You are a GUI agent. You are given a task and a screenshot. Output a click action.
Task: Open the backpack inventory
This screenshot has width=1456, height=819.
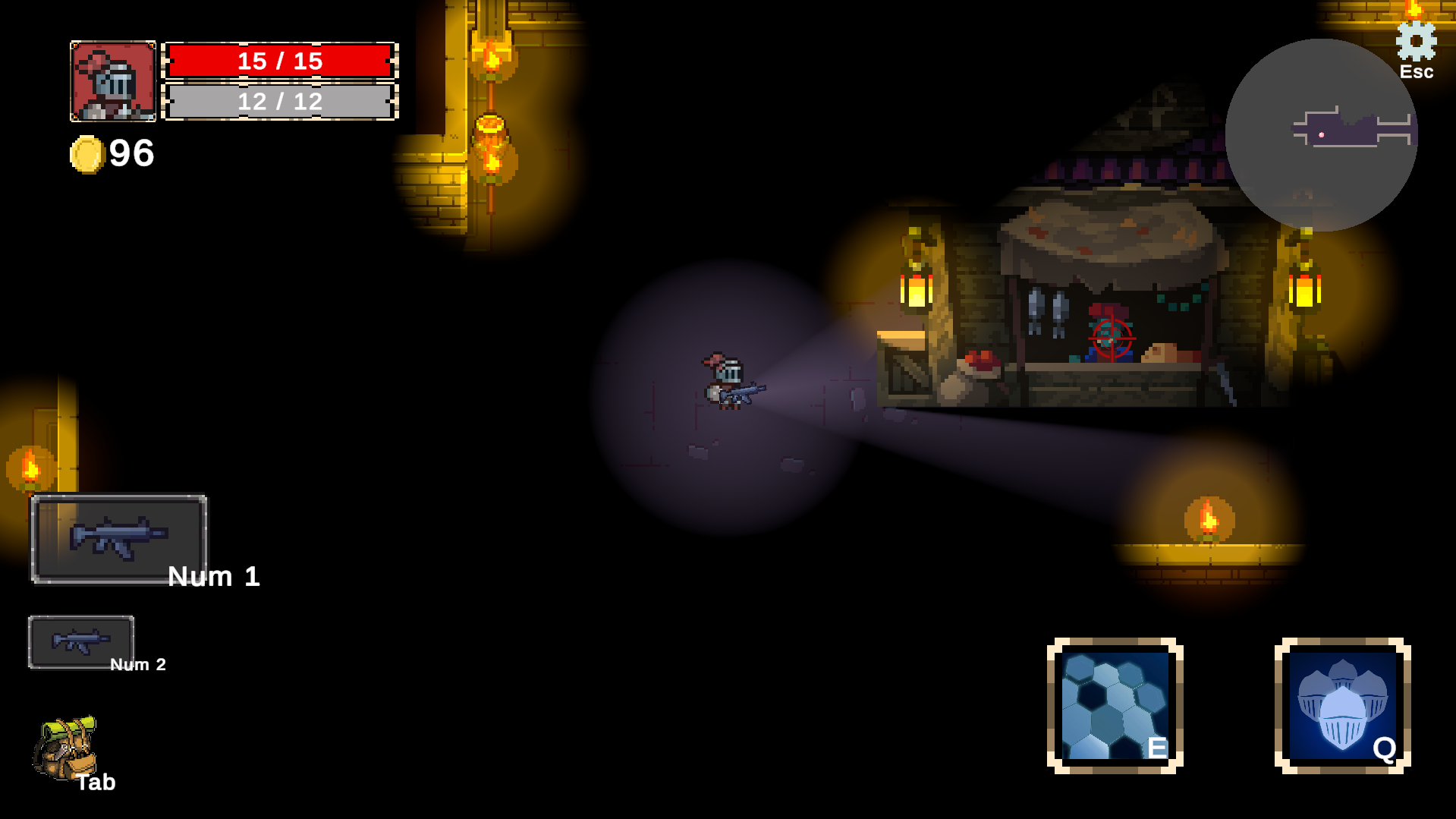65,748
